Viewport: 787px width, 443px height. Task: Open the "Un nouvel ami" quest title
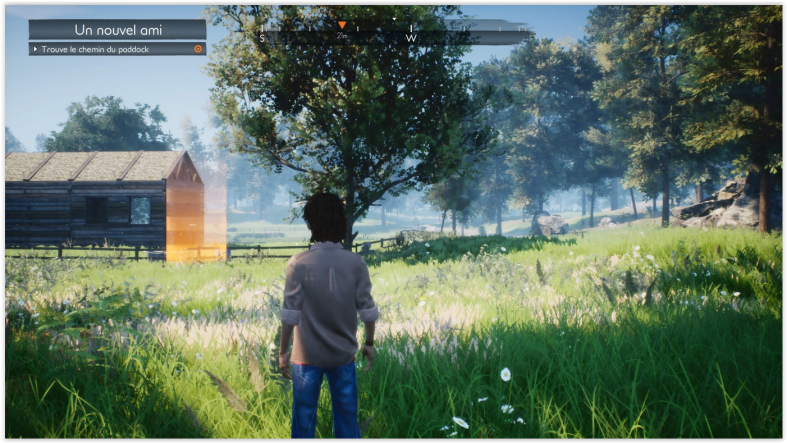coord(118,29)
